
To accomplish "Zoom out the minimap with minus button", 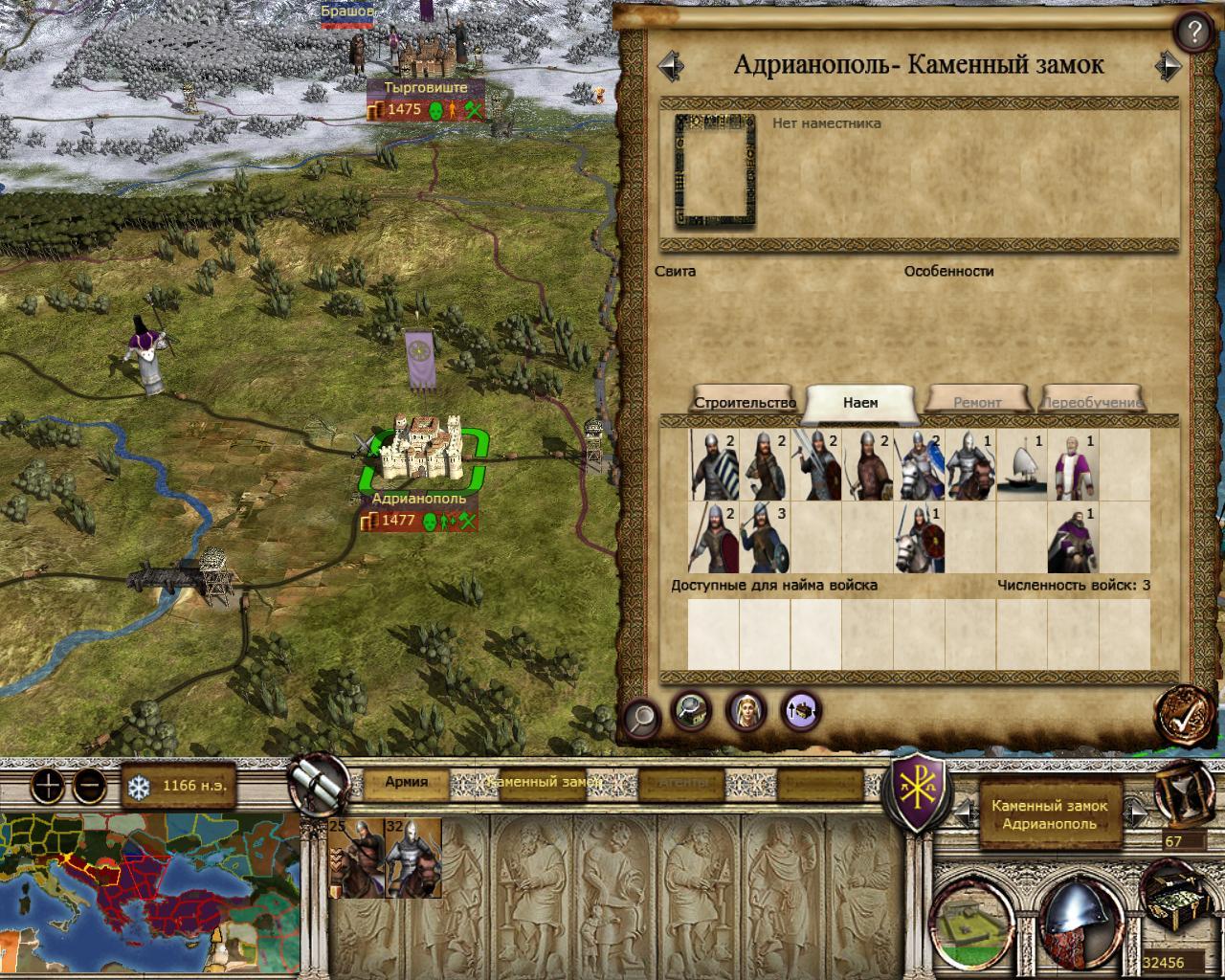I will 89,787.
